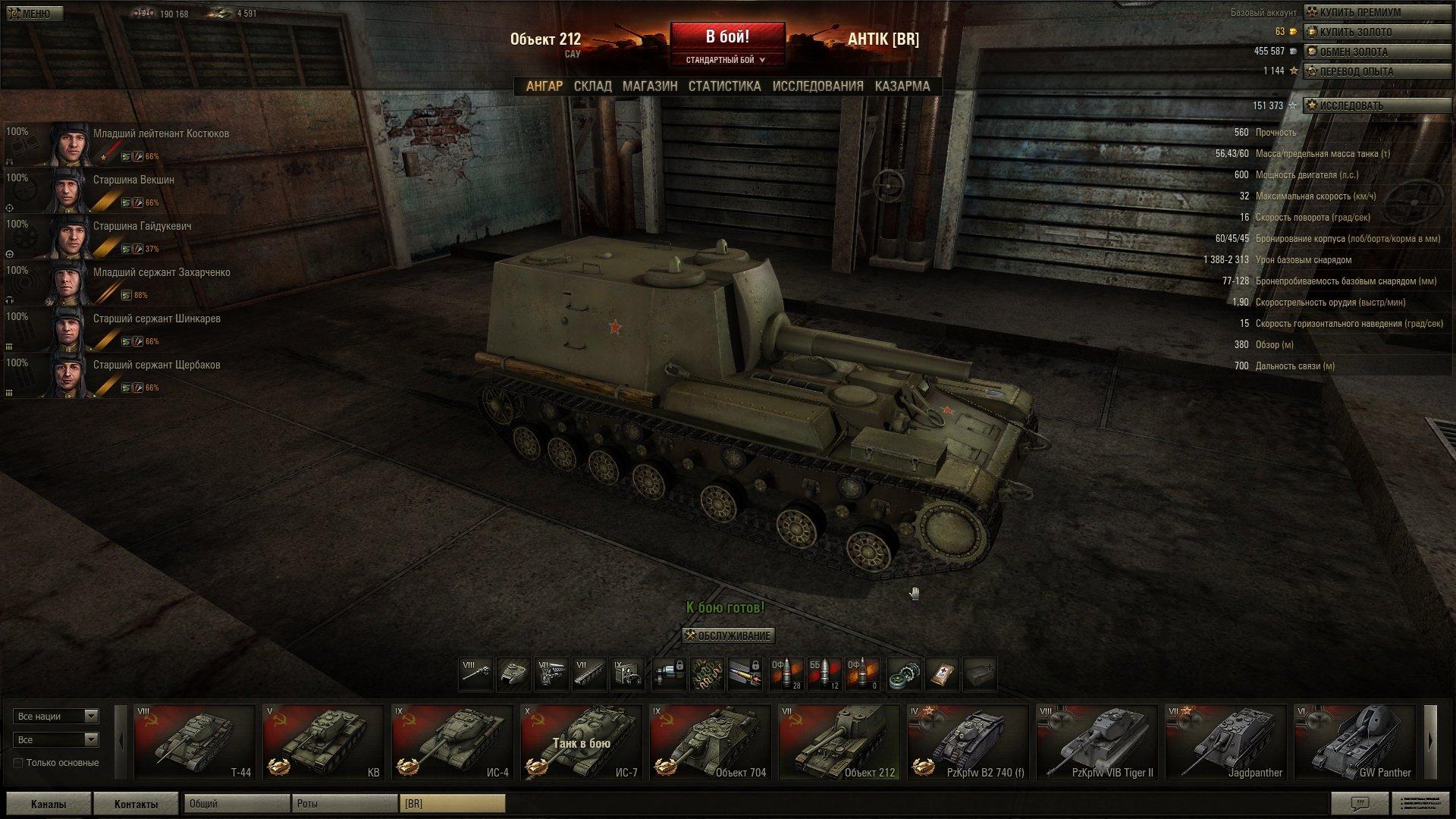1456x819 pixels.
Task: Go to the ИССЛЕДОВАНИЯ tab
Action: 817,86
